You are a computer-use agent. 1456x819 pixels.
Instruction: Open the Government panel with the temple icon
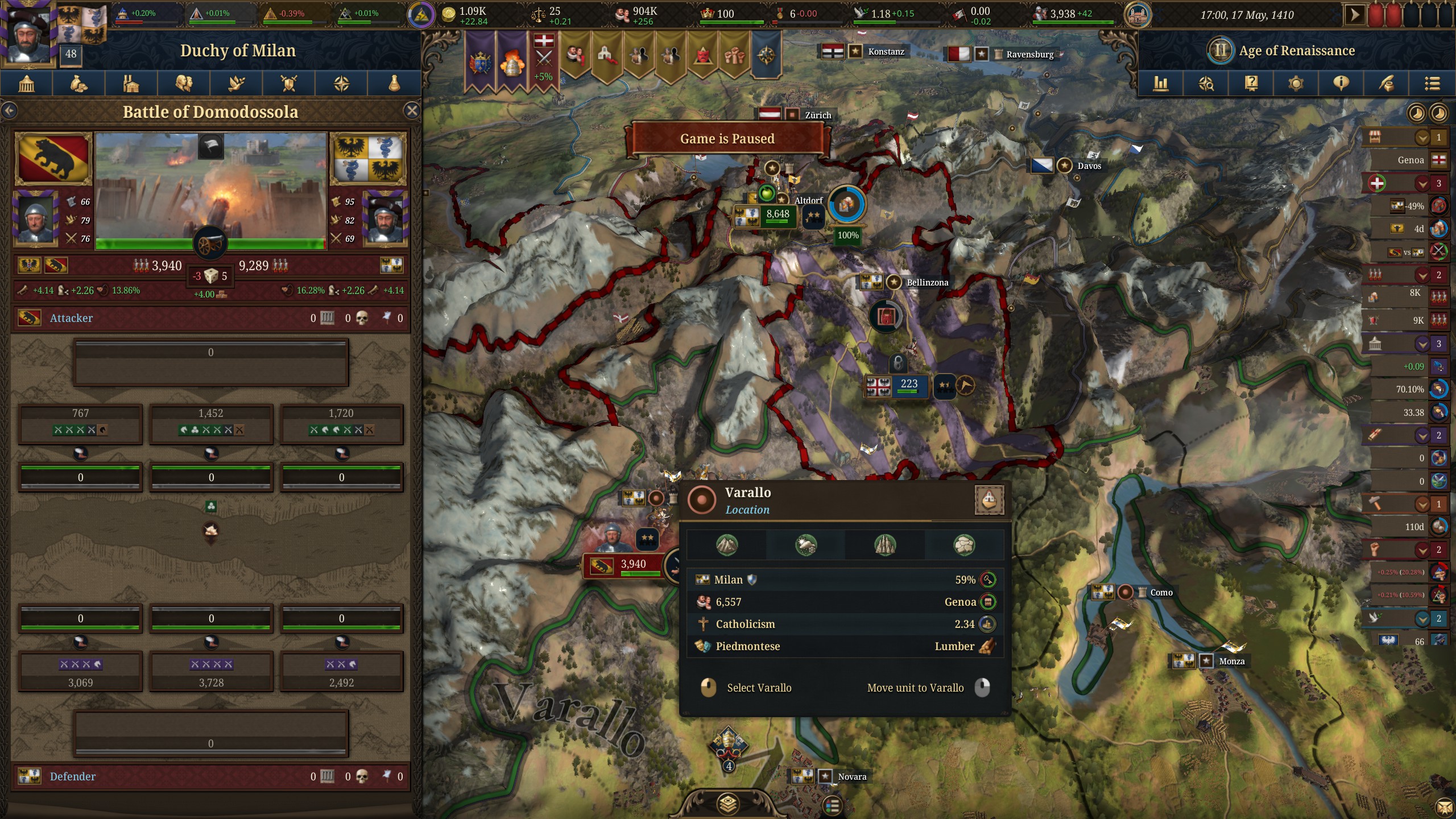27,84
